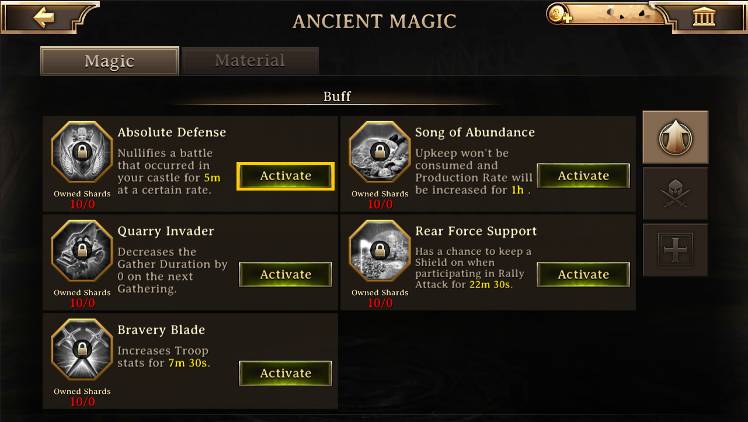
Task: Go back using the arrow button
Action: pyautogui.click(x=42, y=17)
